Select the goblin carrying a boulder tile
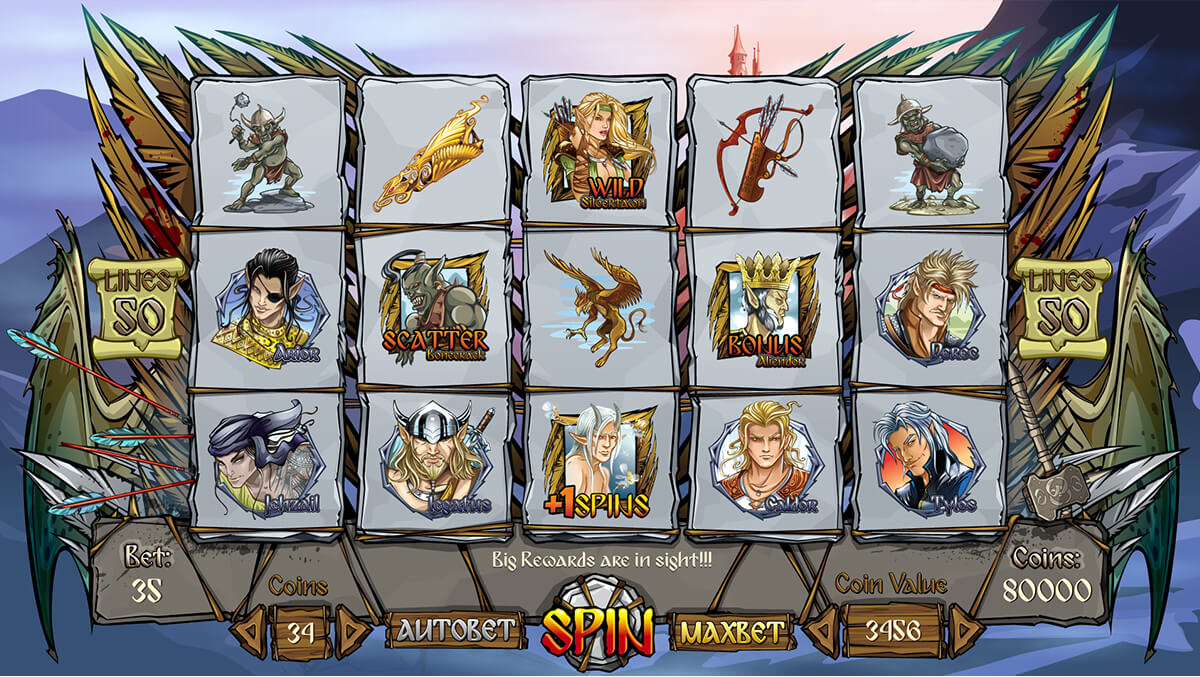 pos(930,150)
